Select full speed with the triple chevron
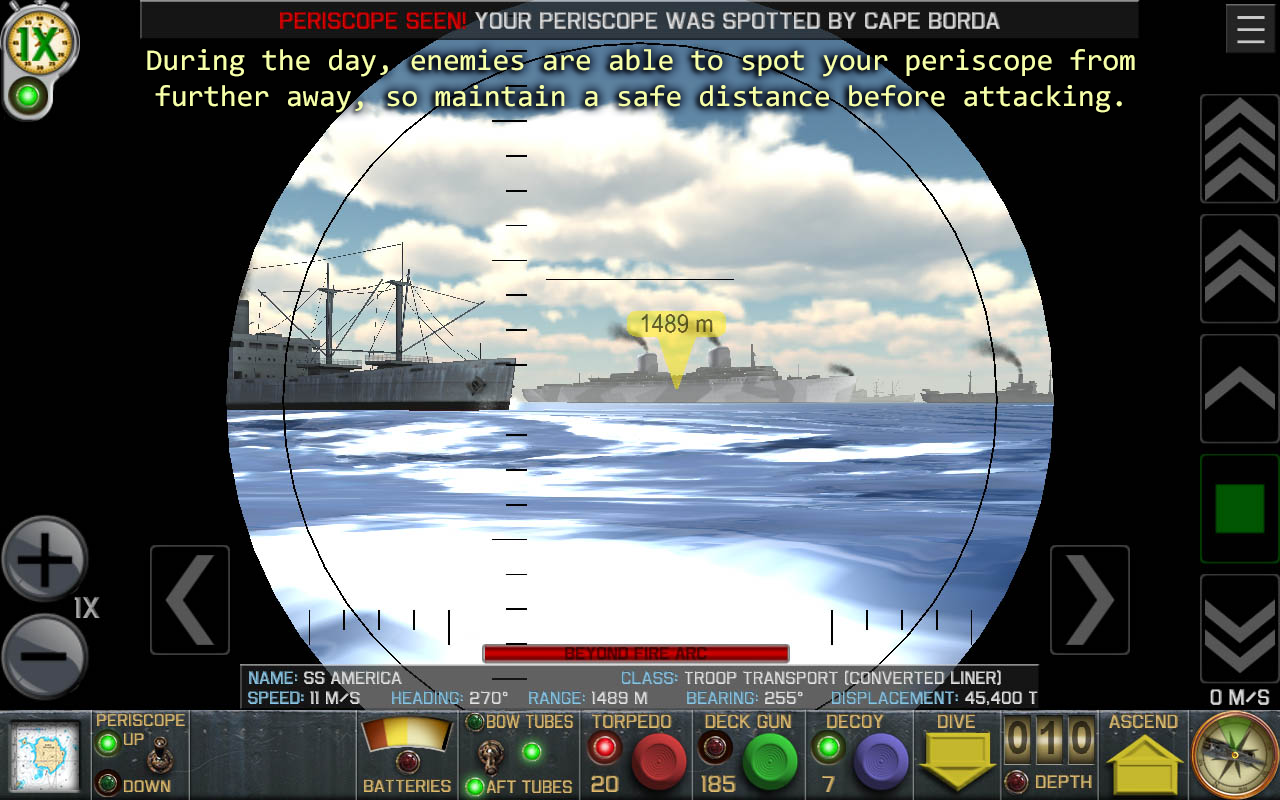The height and width of the screenshot is (800, 1280). coord(1239,148)
